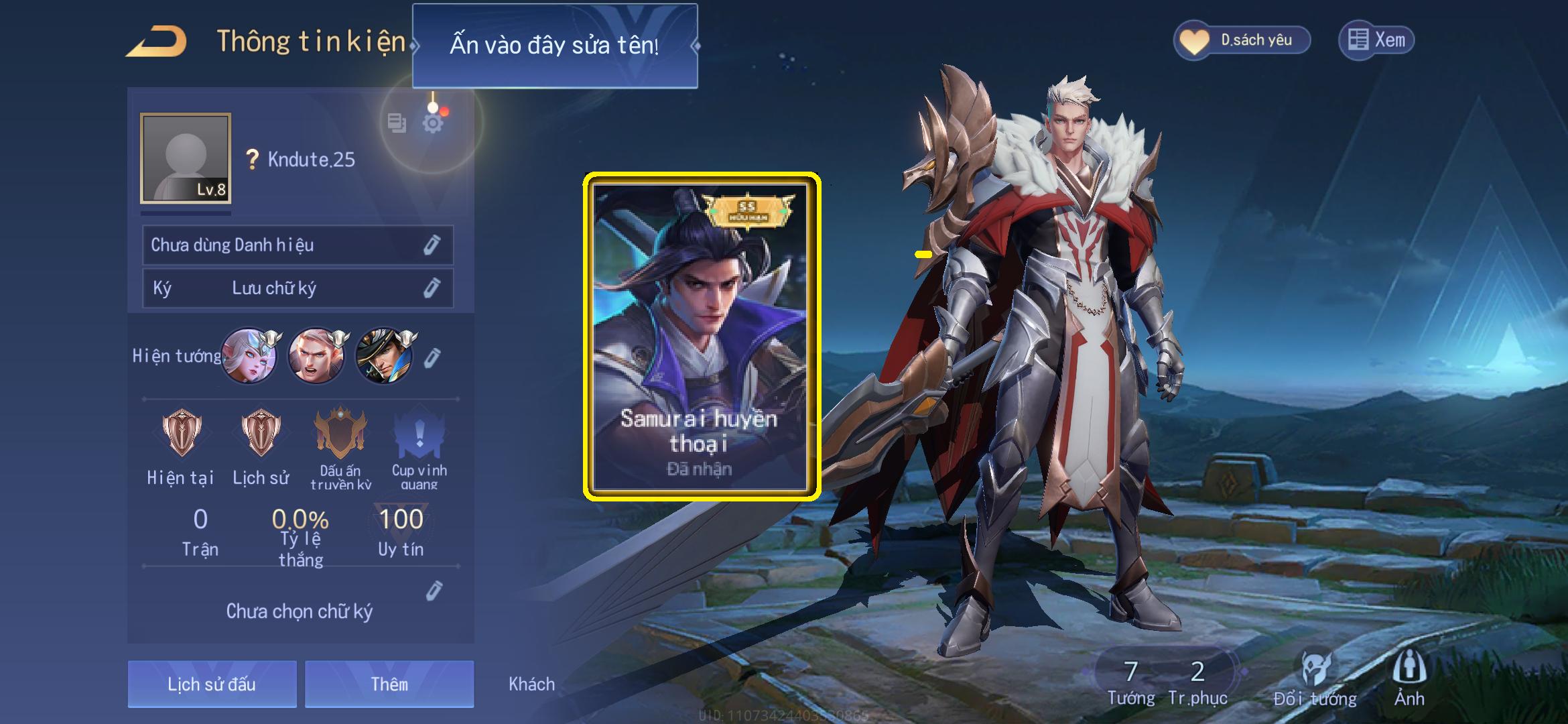Edit the Chưa chọn chữ ký signature
Viewport: 1568px width, 724px height.
click(434, 591)
